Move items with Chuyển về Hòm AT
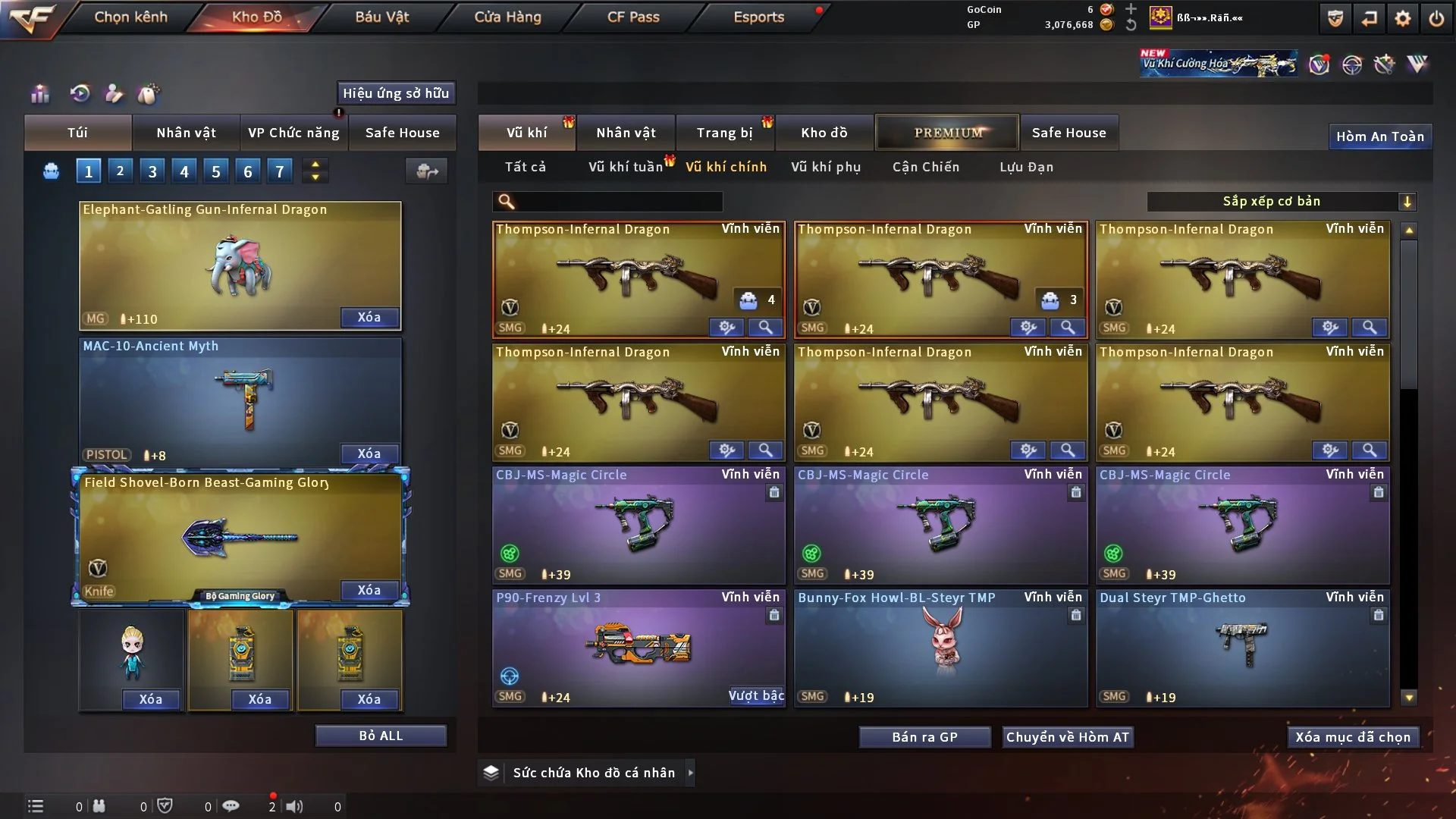 pyautogui.click(x=1068, y=737)
